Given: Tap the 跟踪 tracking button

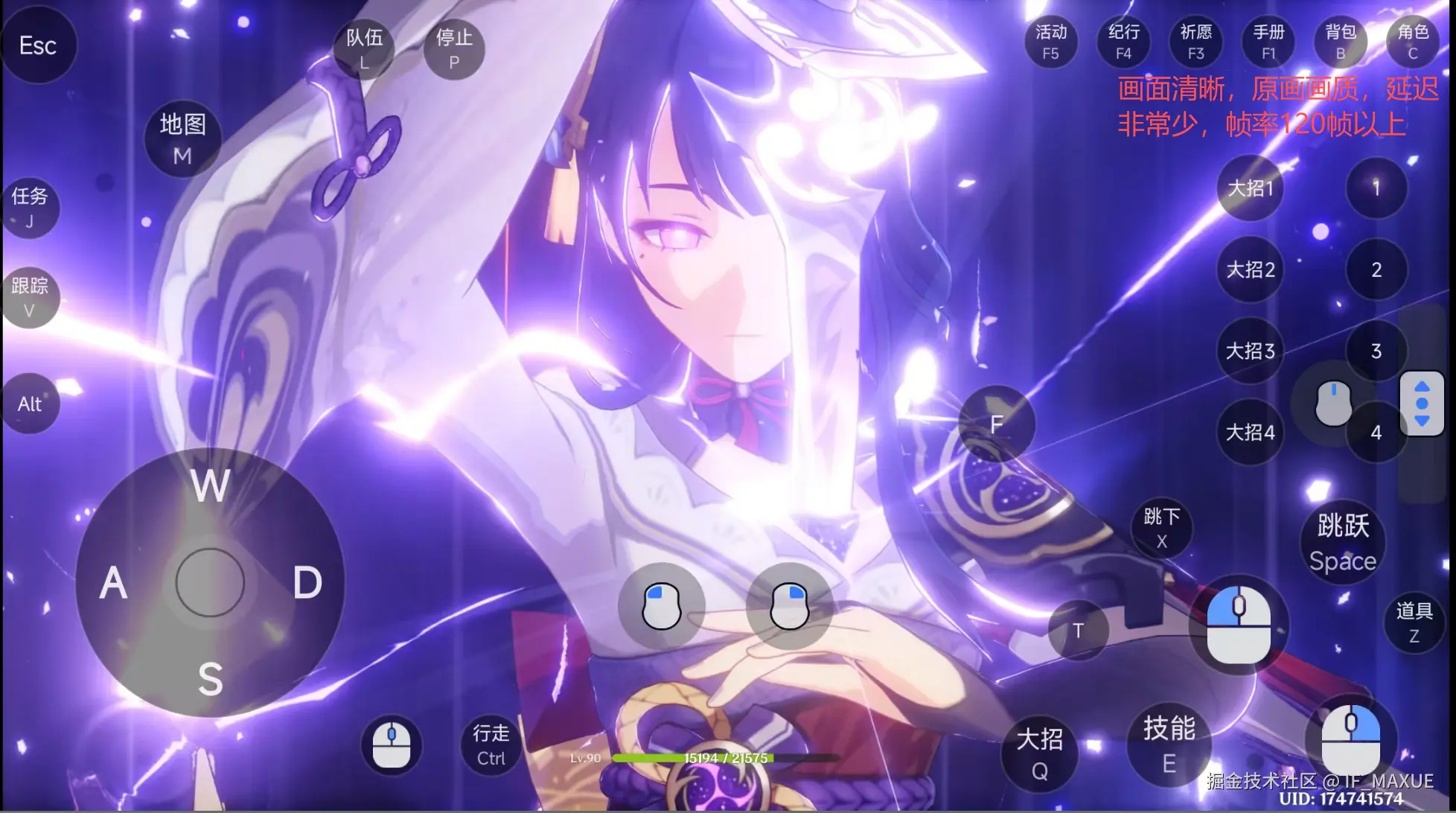Looking at the screenshot, I should click(30, 297).
